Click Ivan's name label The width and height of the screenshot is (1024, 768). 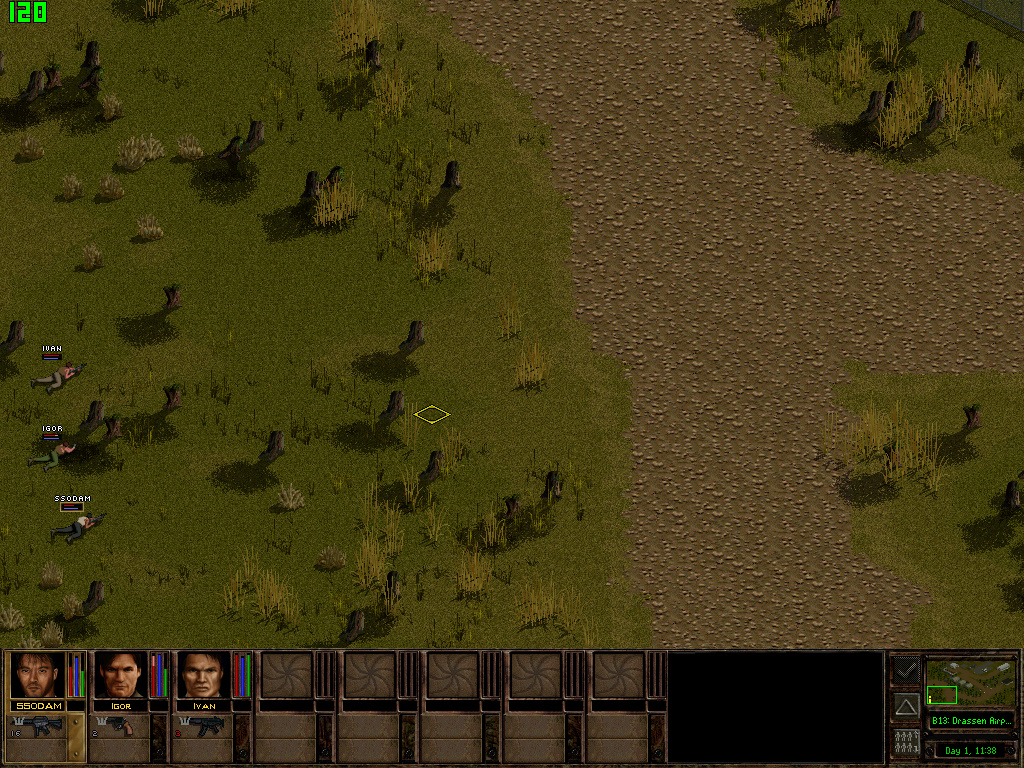[204, 706]
